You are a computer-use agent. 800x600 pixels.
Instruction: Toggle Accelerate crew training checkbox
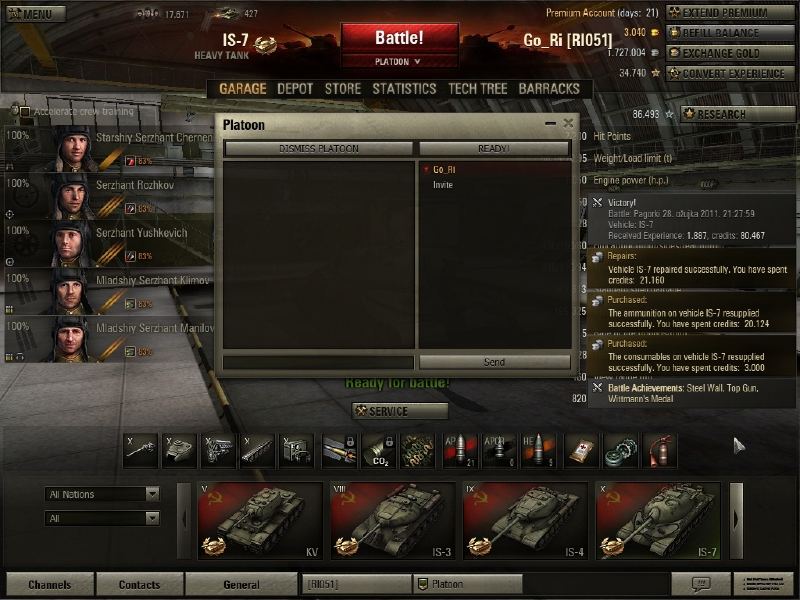27,112
